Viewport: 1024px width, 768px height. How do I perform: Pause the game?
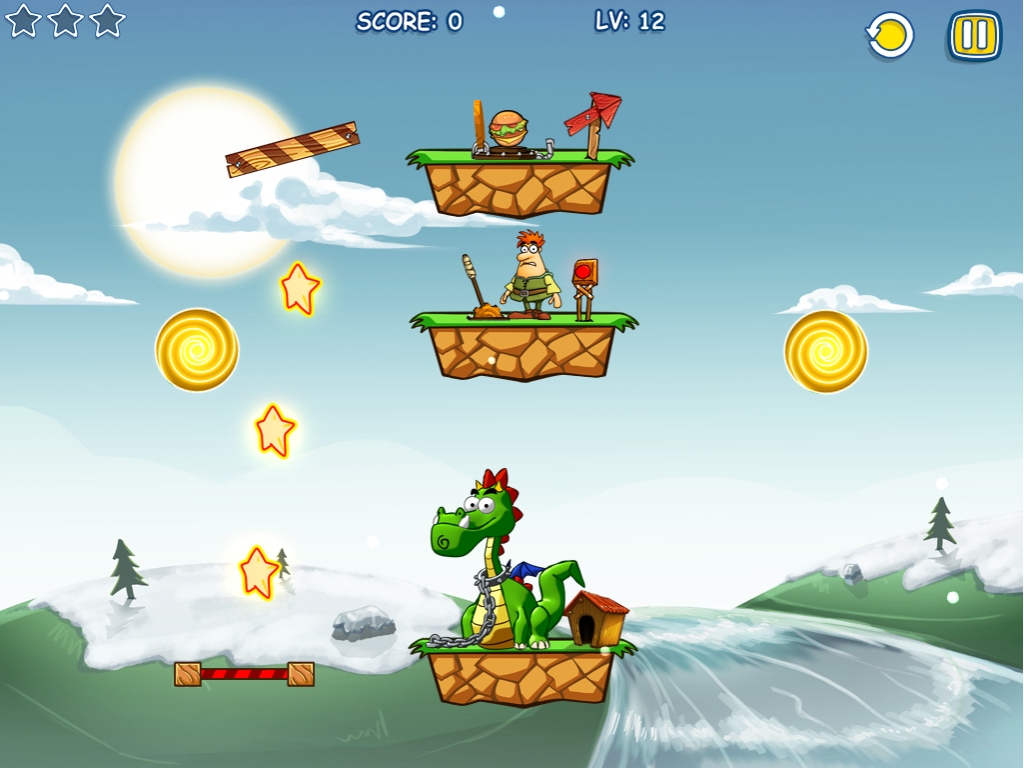[x=974, y=36]
